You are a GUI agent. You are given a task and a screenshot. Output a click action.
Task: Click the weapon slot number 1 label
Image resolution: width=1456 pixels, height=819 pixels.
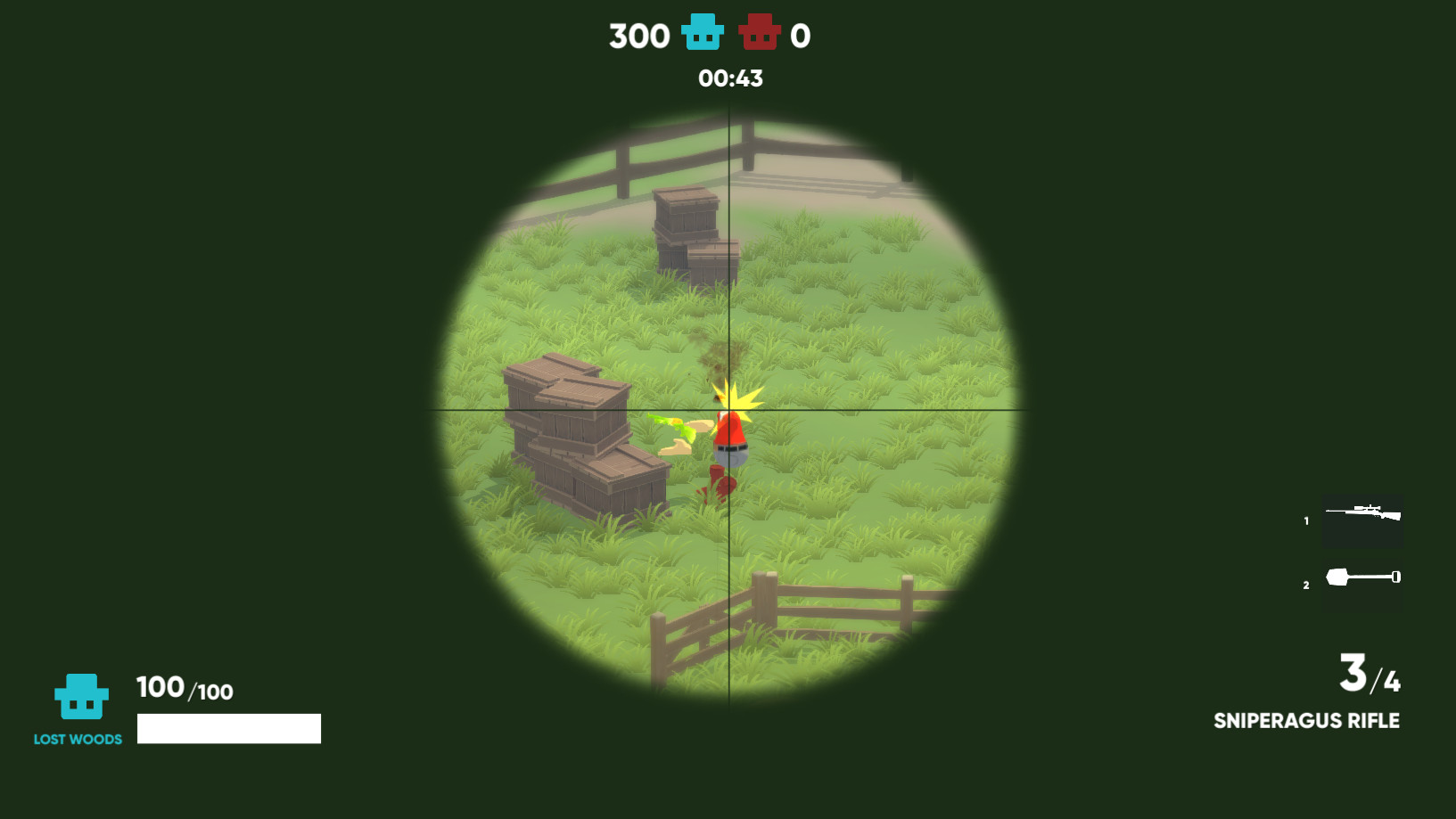point(1304,519)
